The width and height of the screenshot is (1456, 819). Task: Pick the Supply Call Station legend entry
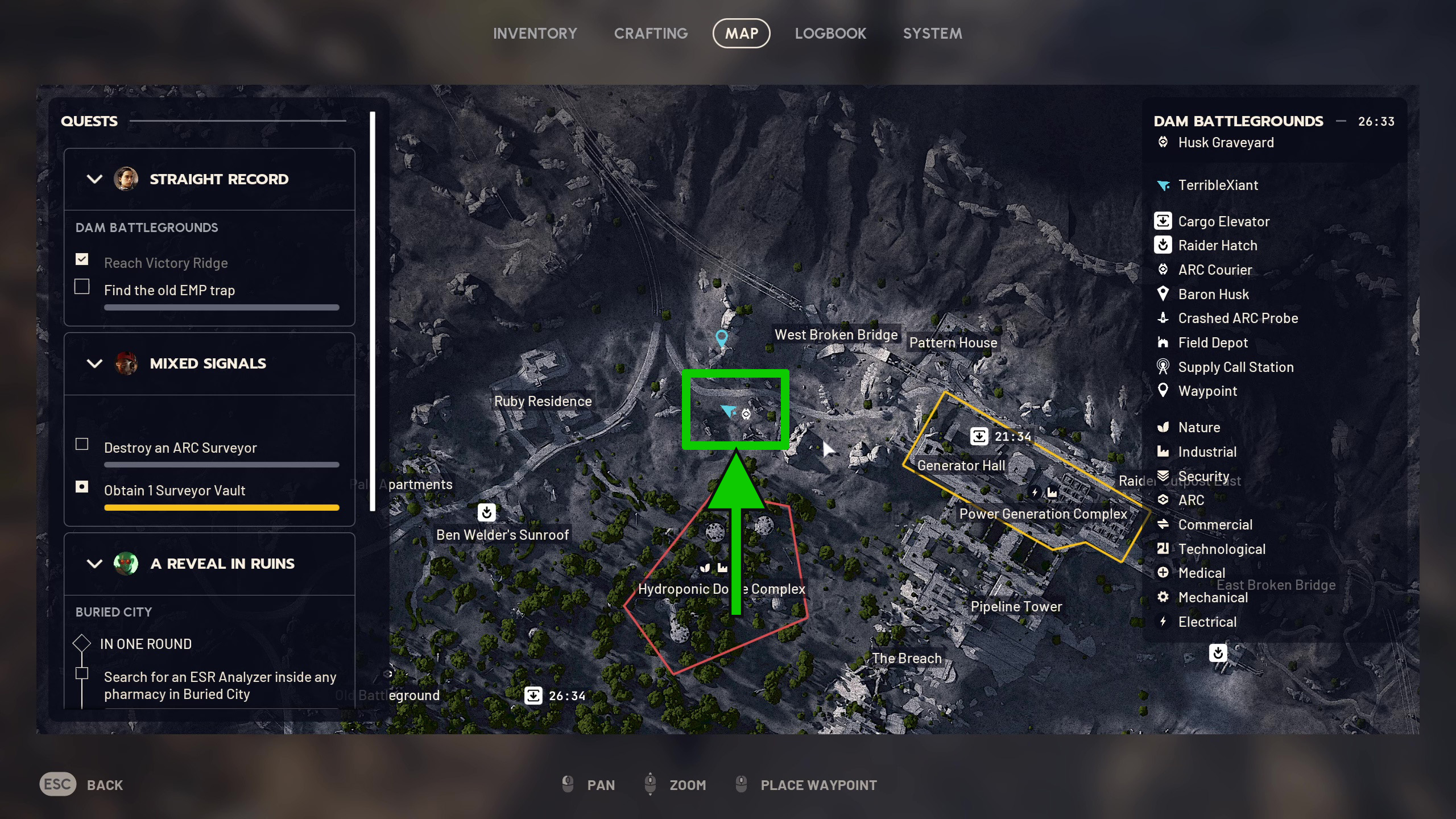click(x=1235, y=367)
